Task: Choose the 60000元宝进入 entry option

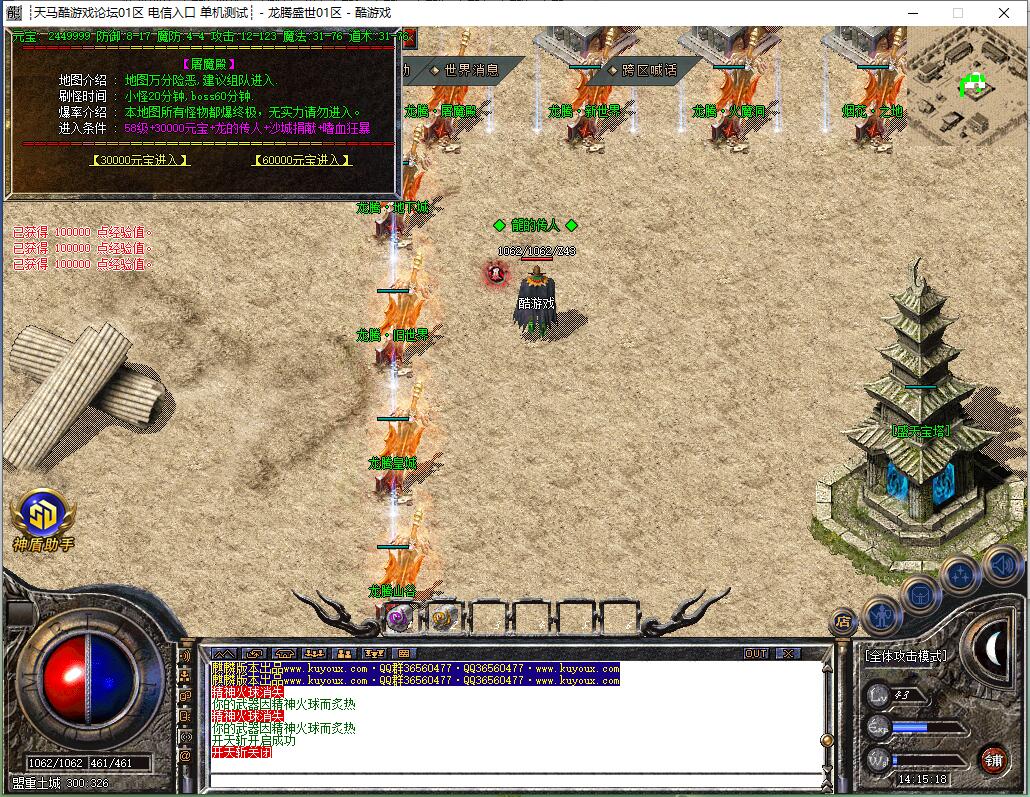Action: coord(302,160)
